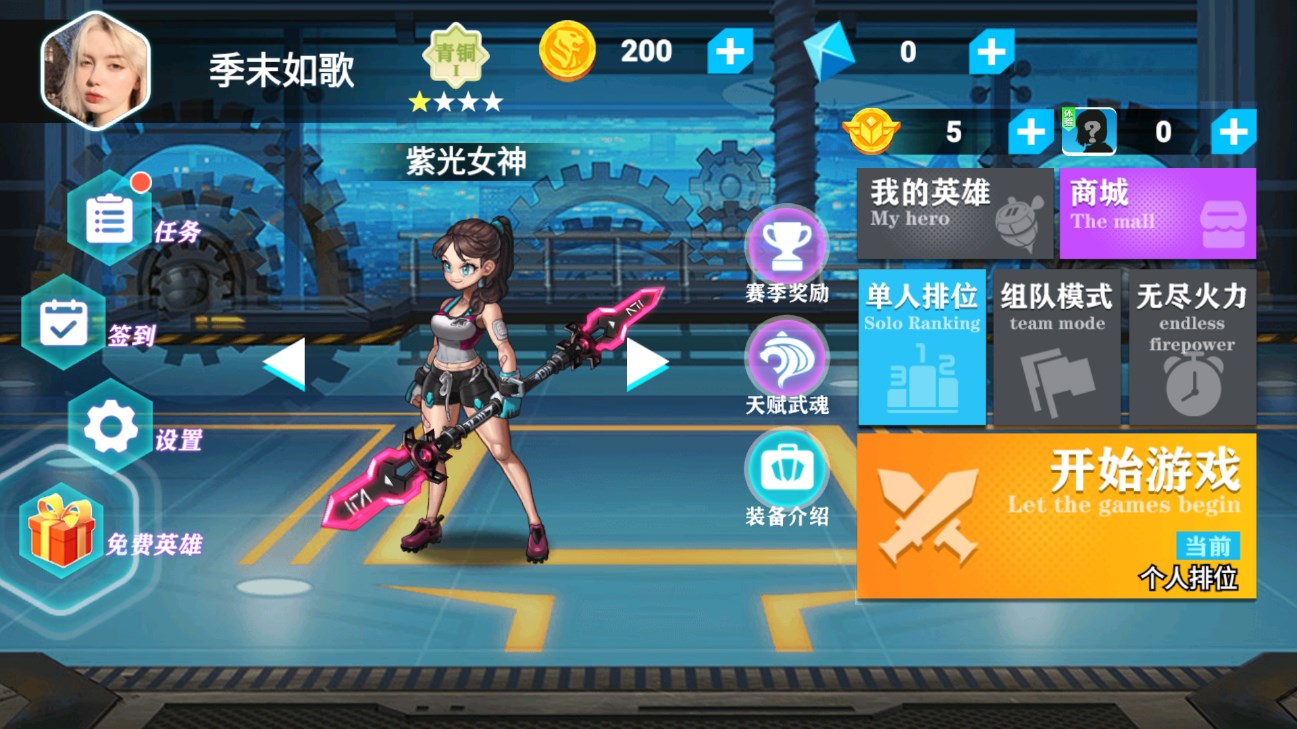The height and width of the screenshot is (729, 1297).
Task: Choose 无尽火力 endless firepower mode
Action: pos(1192,348)
